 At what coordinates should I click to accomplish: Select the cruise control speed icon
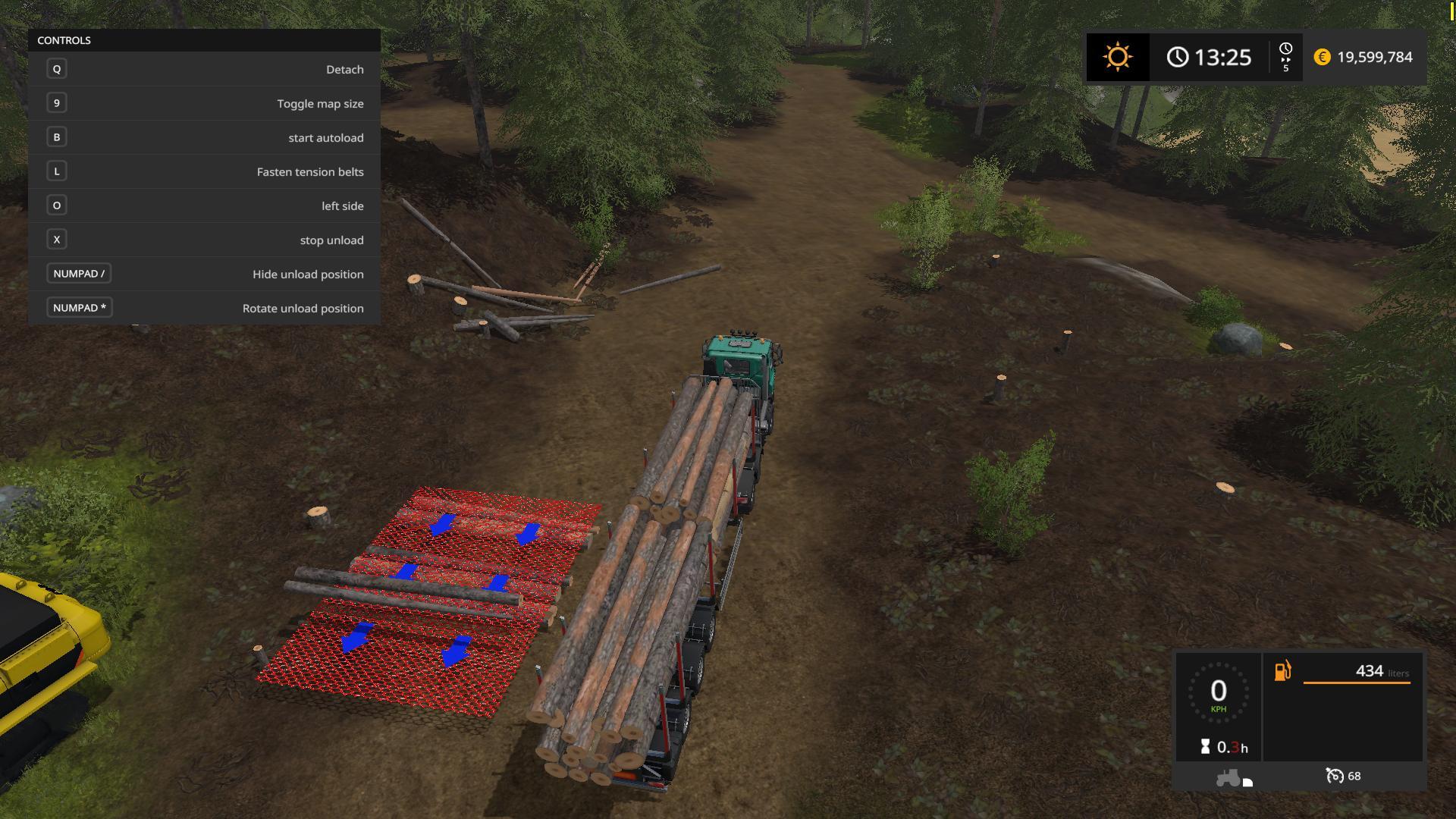[x=1334, y=776]
